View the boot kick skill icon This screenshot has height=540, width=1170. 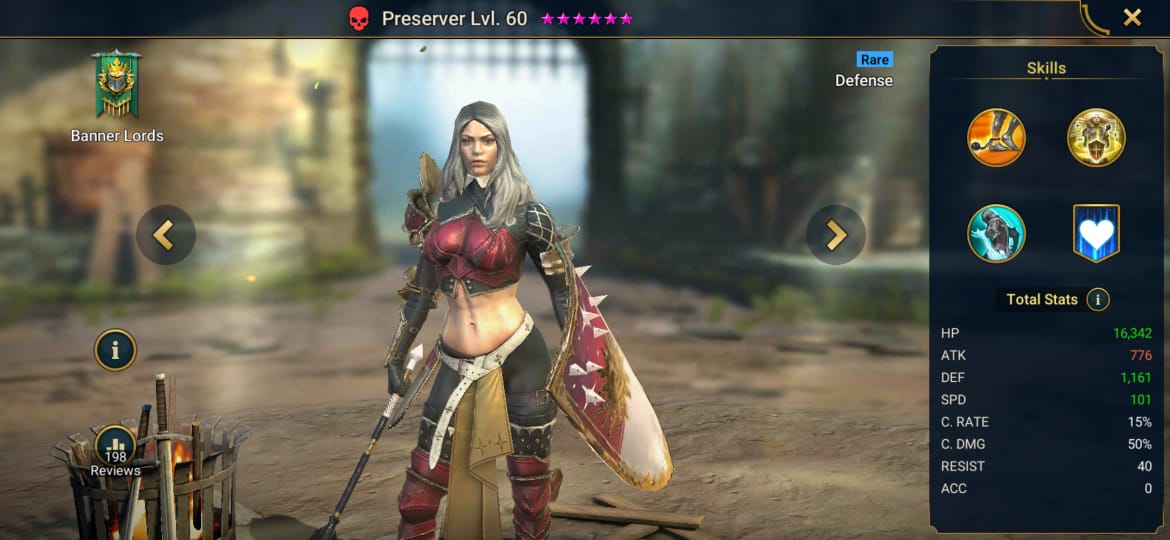pyautogui.click(x=996, y=137)
